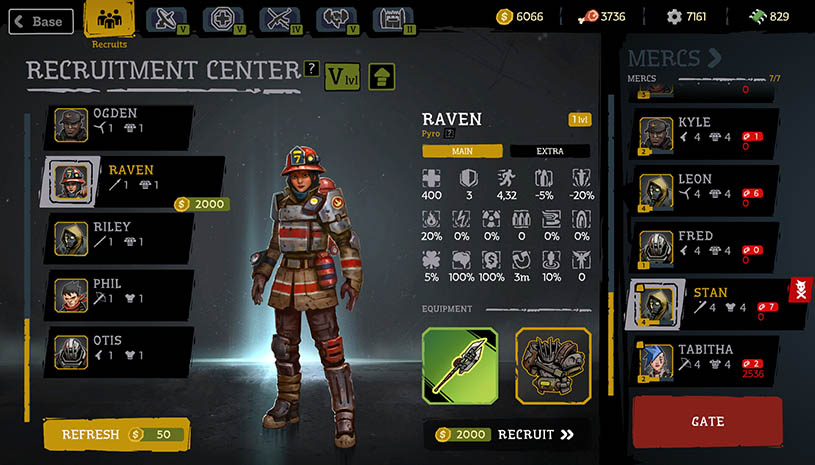Recruit Raven for 2000 gold
Viewport: 815px width, 465px height.
[x=508, y=434]
